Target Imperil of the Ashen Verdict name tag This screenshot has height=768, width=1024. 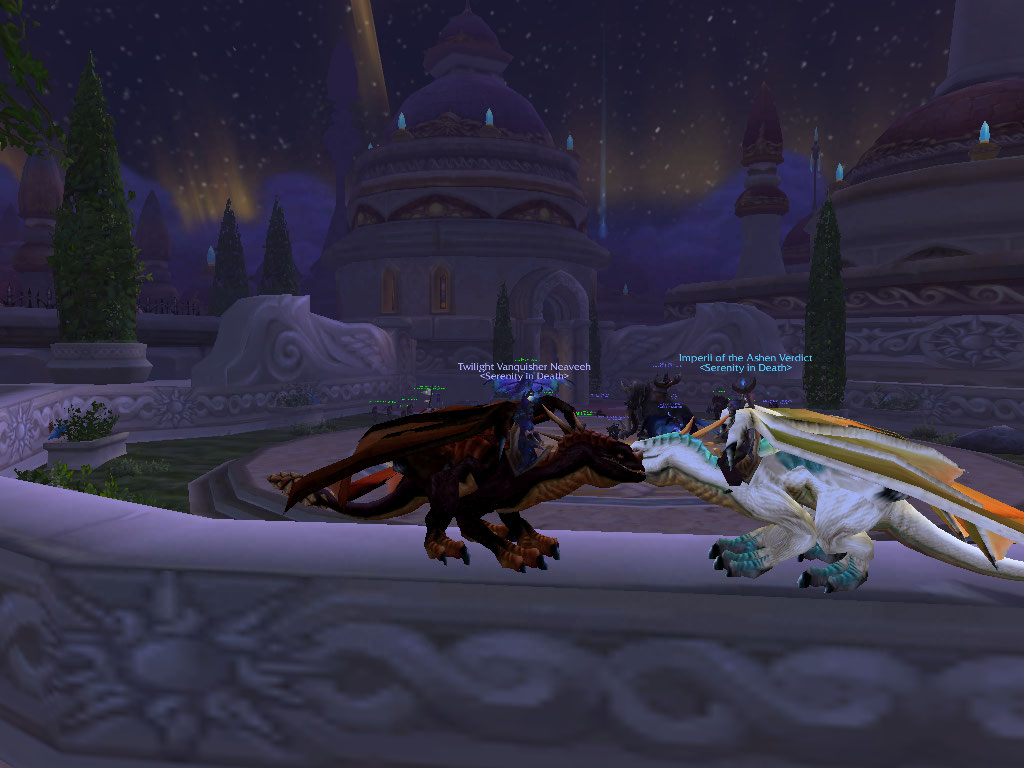[x=745, y=358]
